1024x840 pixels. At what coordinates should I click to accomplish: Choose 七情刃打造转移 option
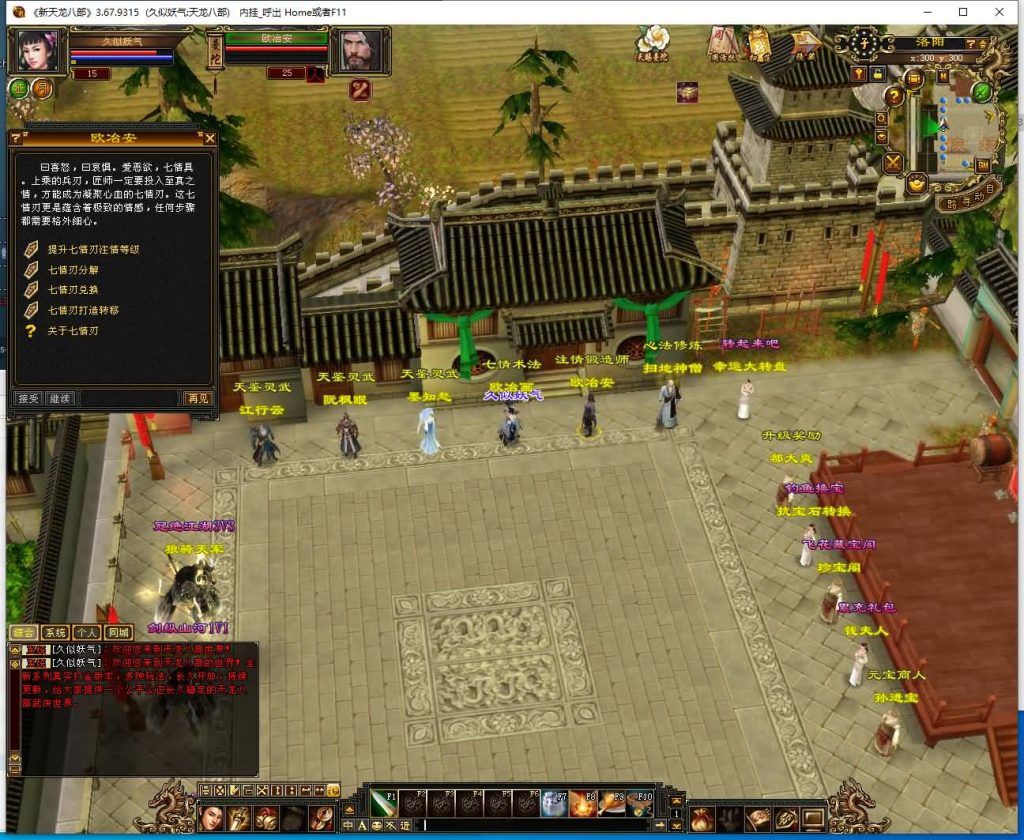pos(84,310)
